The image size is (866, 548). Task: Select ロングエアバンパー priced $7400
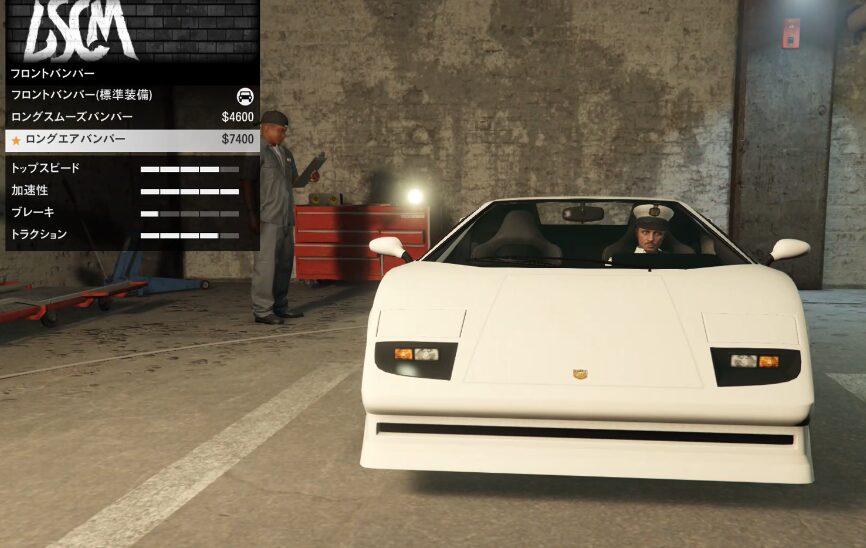[x=130, y=139]
